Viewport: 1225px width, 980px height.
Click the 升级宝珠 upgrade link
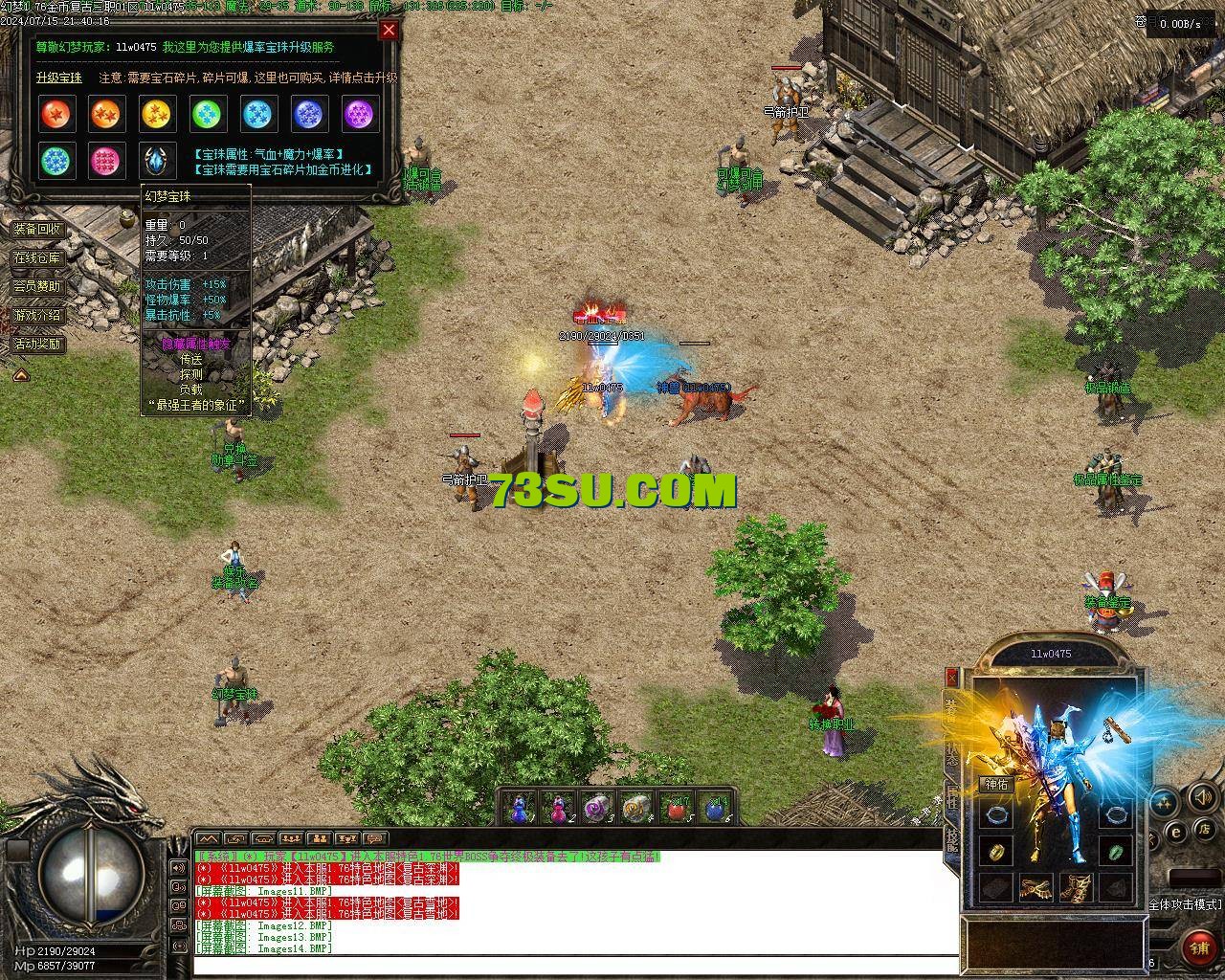59,78
